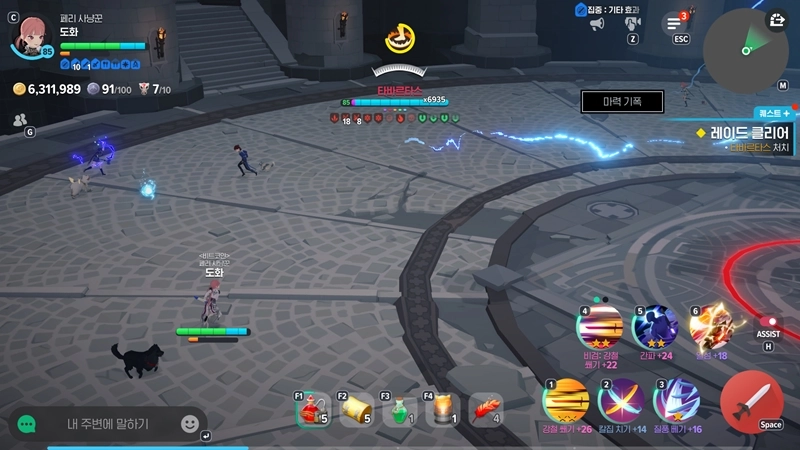The image size is (800, 450).
Task: Use the 칼집 치기 crossed-slash skill
Action: coord(619,401)
